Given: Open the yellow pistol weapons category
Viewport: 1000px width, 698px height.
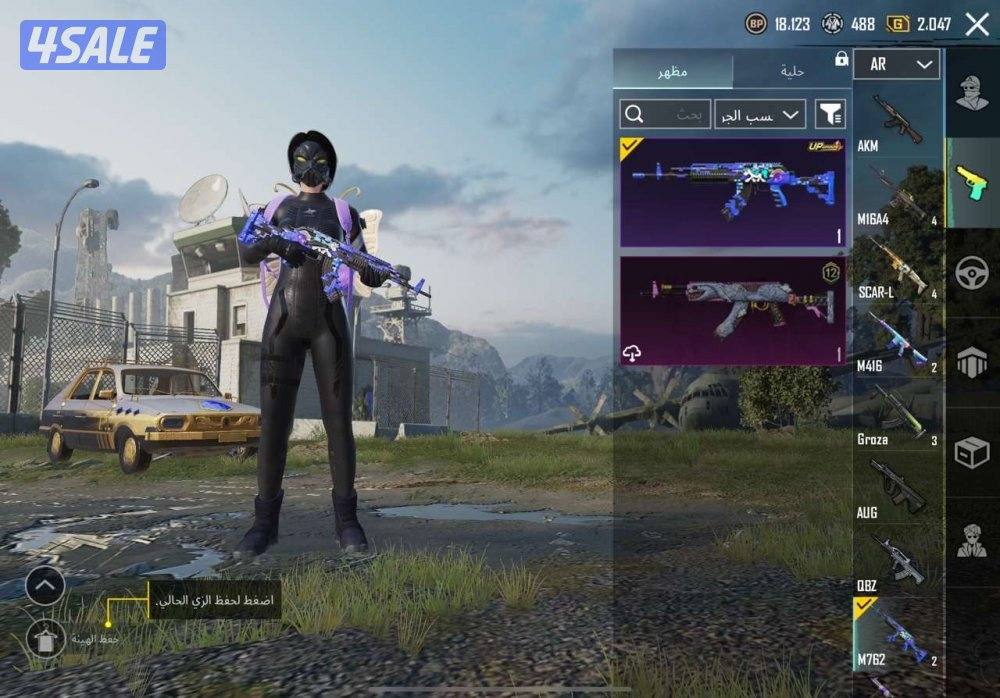Looking at the screenshot, I should 971,183.
